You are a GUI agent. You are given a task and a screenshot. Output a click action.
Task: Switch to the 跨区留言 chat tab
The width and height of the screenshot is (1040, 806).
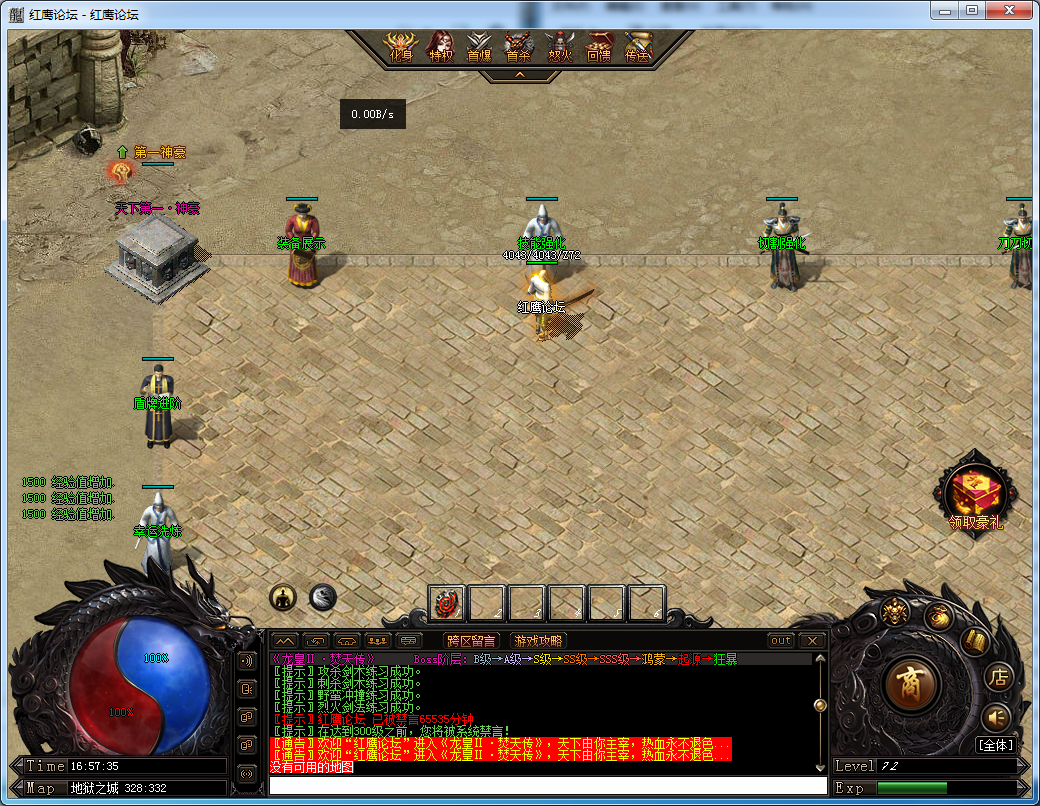pos(471,641)
